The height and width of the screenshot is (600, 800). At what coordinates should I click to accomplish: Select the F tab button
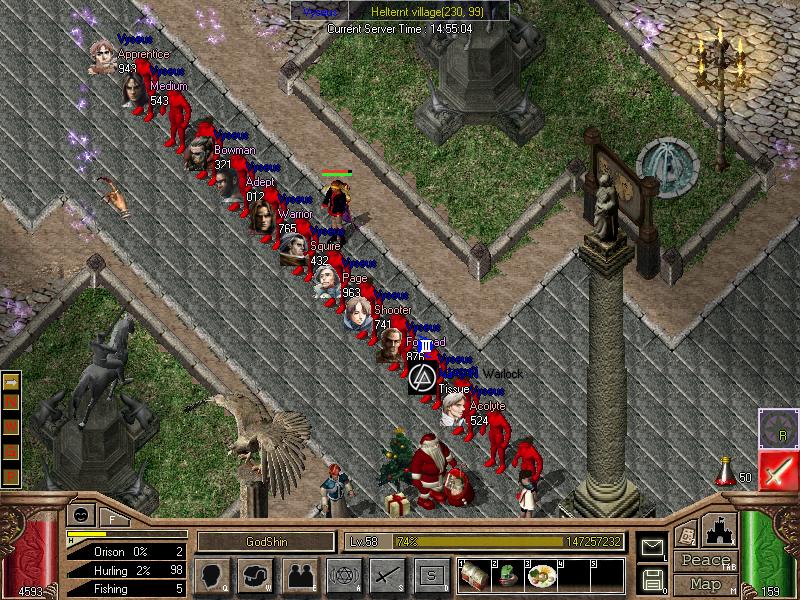pyautogui.click(x=111, y=519)
